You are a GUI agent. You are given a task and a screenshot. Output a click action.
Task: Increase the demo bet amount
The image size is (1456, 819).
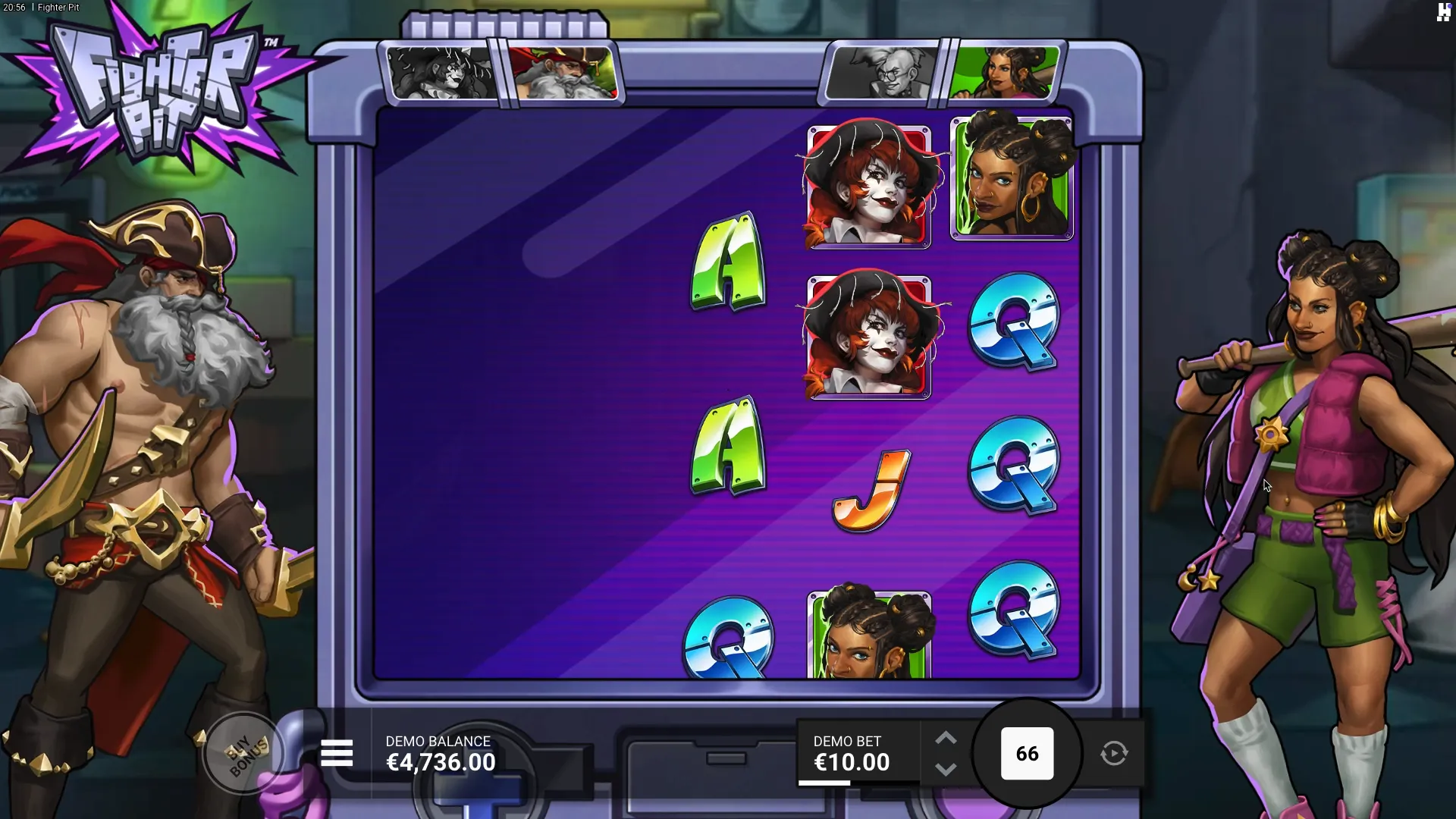[x=946, y=739]
